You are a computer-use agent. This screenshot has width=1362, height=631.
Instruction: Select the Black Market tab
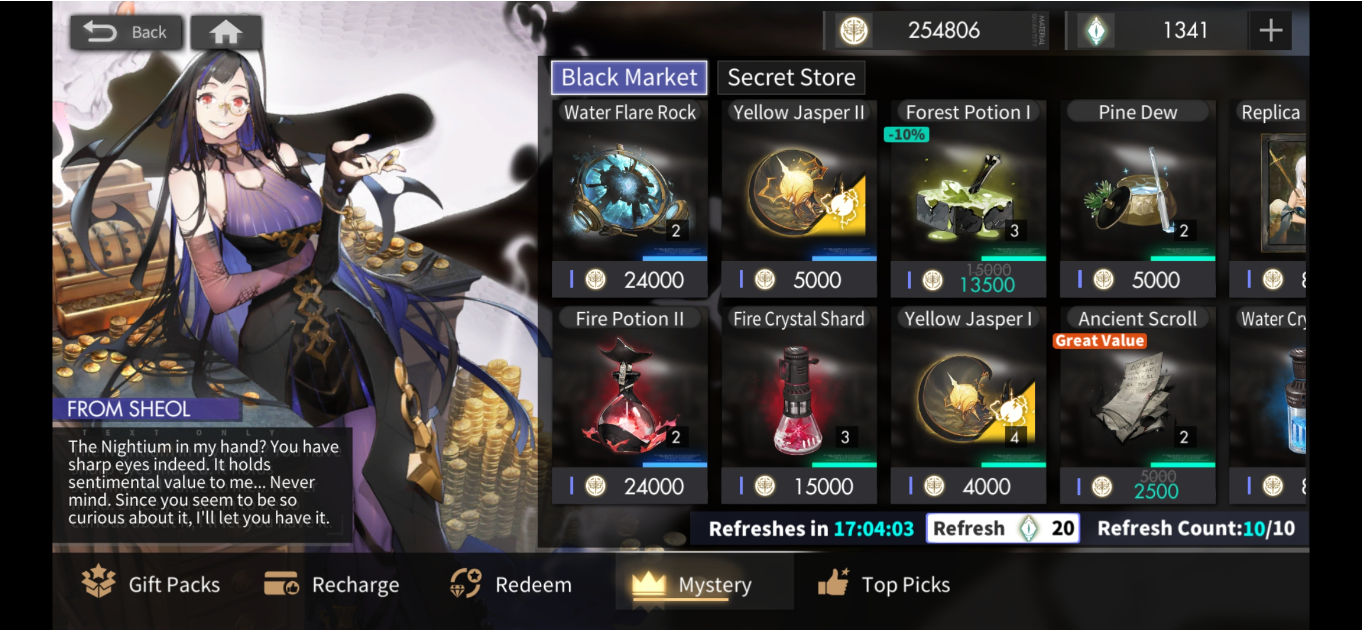[x=629, y=78]
